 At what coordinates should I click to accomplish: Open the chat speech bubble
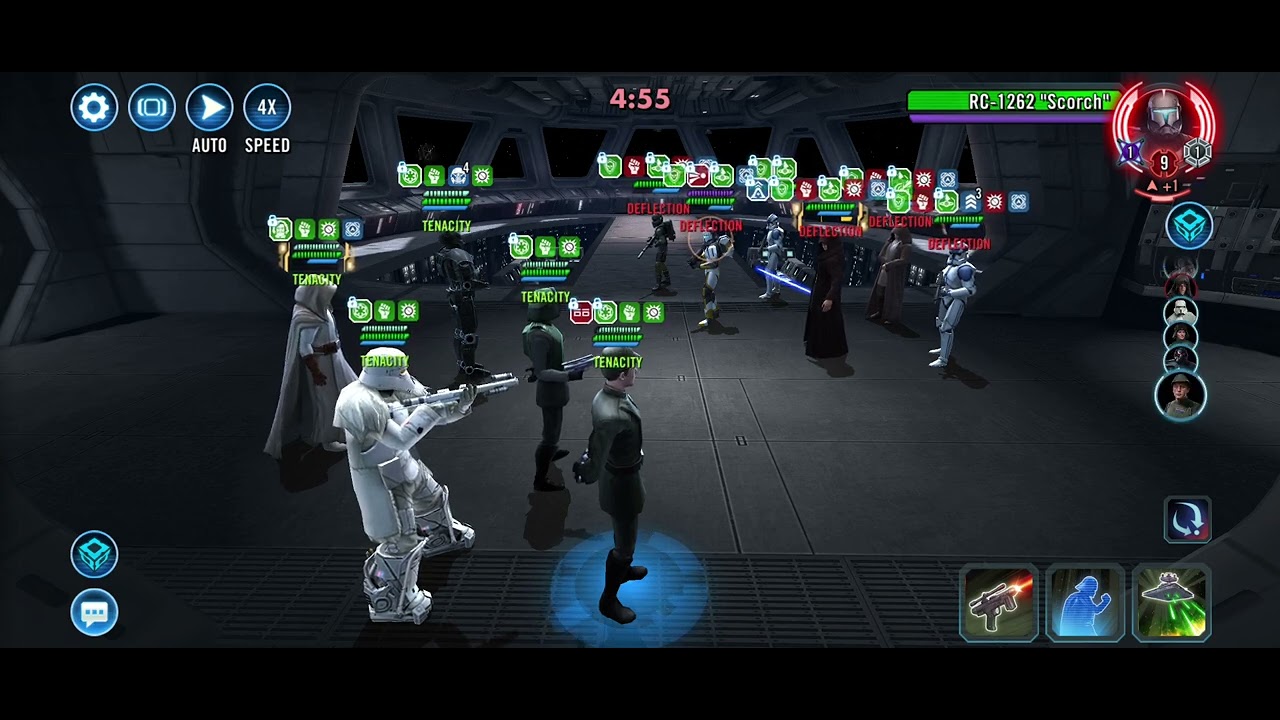(x=94, y=612)
